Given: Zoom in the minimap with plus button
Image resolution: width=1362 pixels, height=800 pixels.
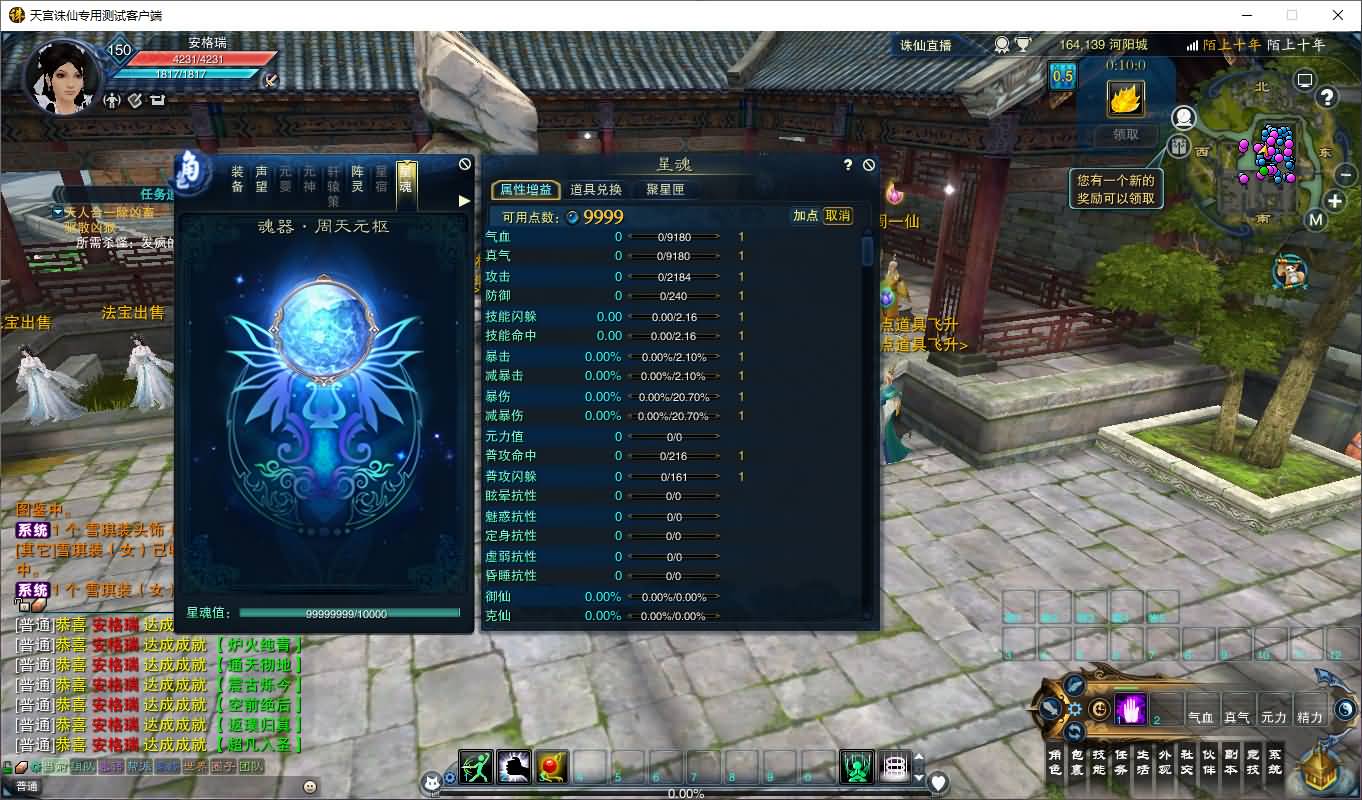Looking at the screenshot, I should click(1334, 200).
